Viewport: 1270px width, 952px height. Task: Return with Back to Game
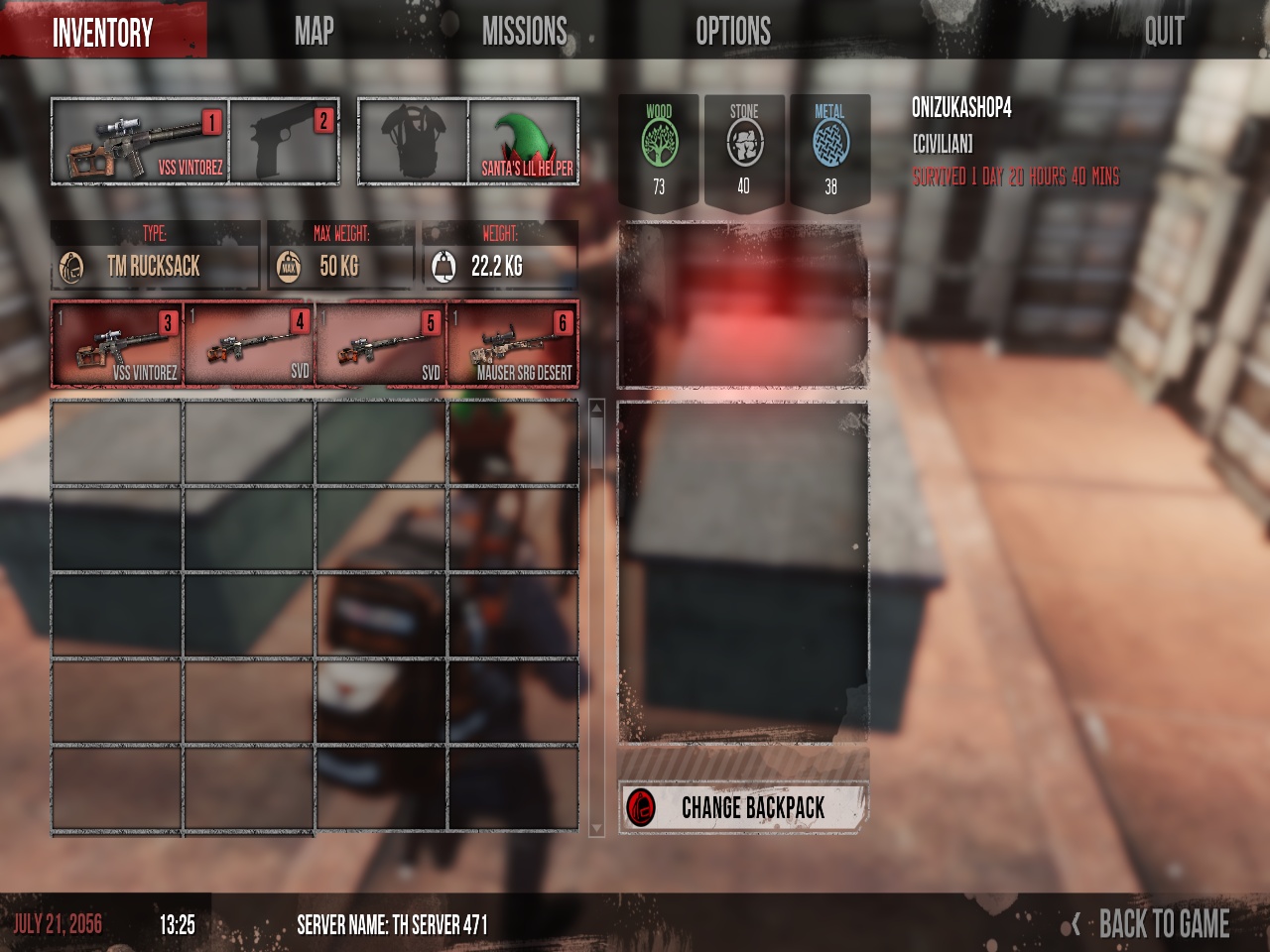point(1163,924)
